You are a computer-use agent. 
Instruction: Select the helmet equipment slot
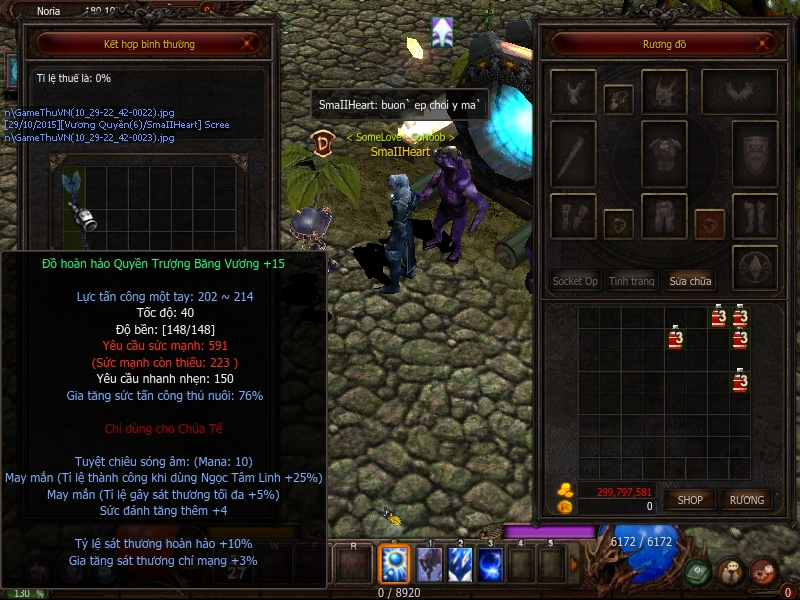pos(664,92)
